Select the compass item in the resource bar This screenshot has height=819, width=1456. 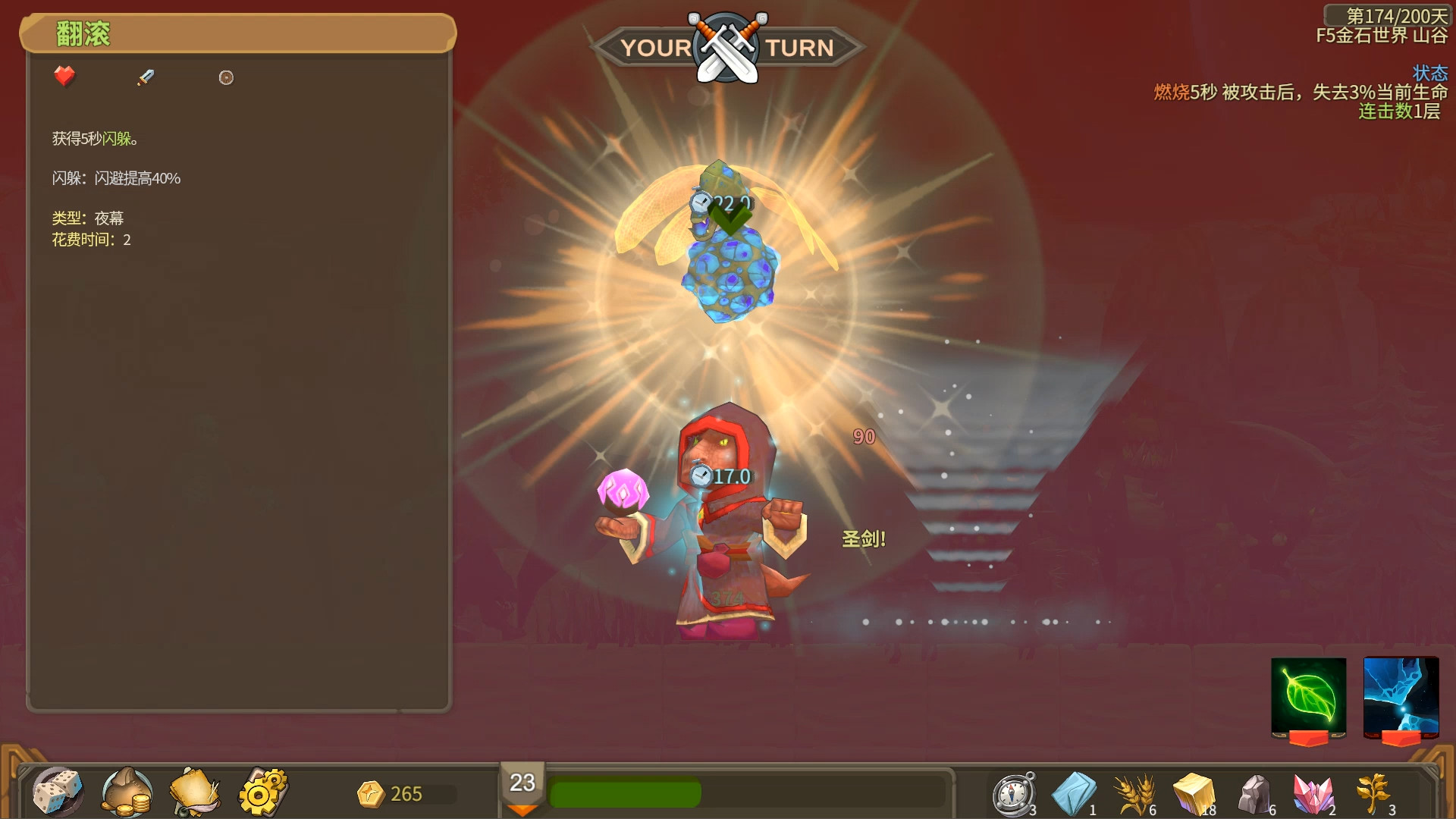tap(1012, 792)
